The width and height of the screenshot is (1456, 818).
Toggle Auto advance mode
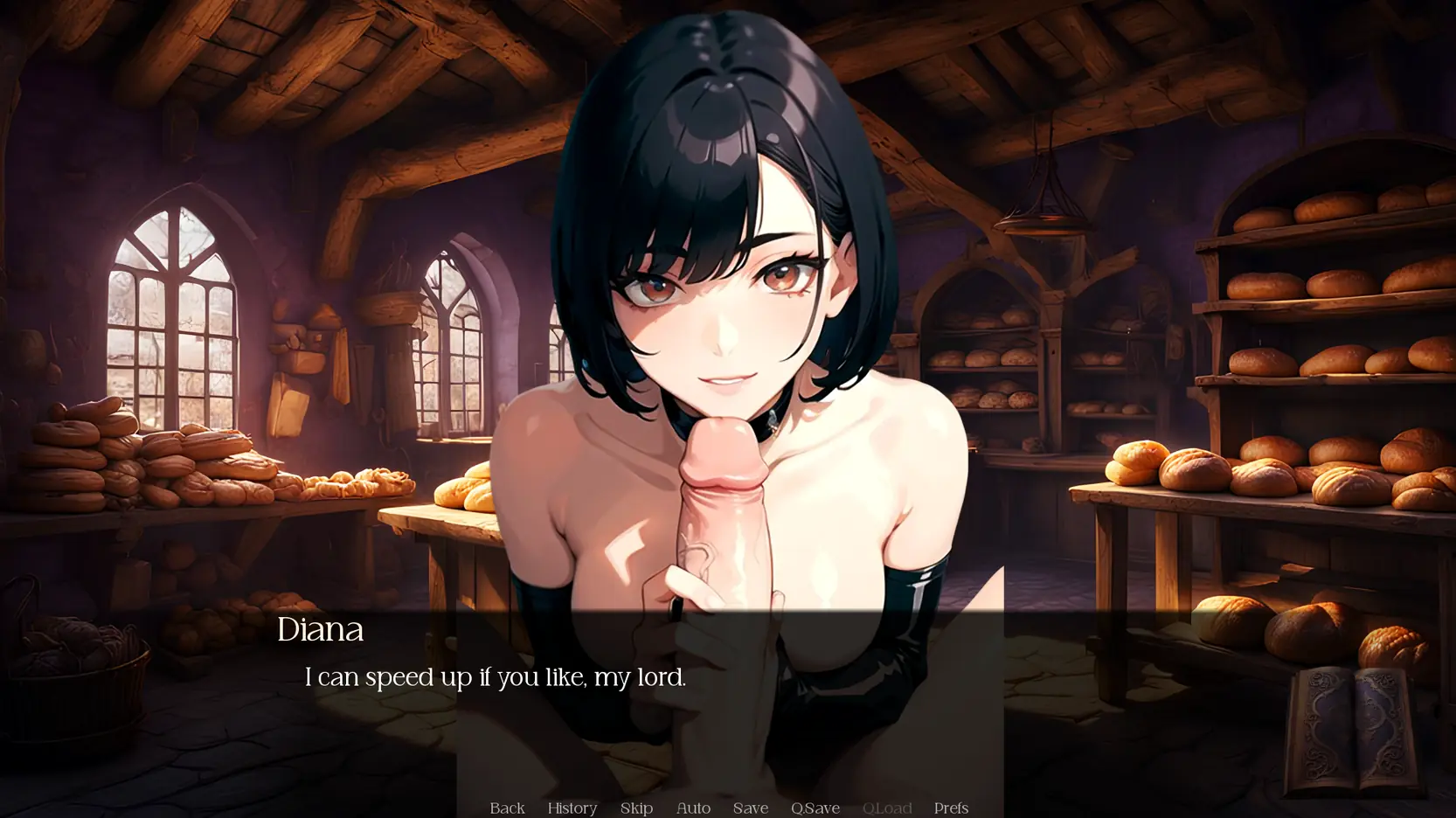pos(693,808)
